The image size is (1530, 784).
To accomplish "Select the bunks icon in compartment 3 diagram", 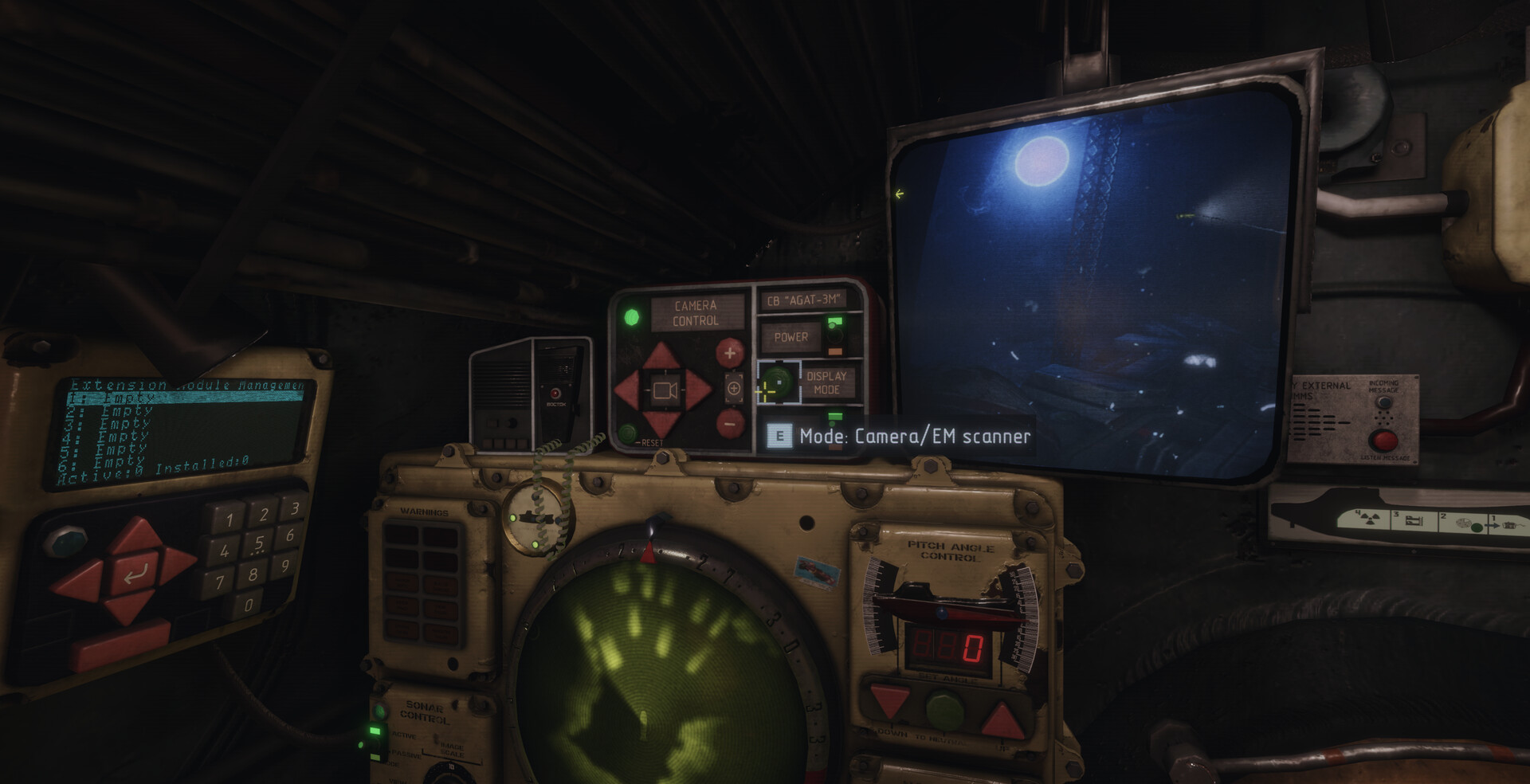I will pos(1414,520).
